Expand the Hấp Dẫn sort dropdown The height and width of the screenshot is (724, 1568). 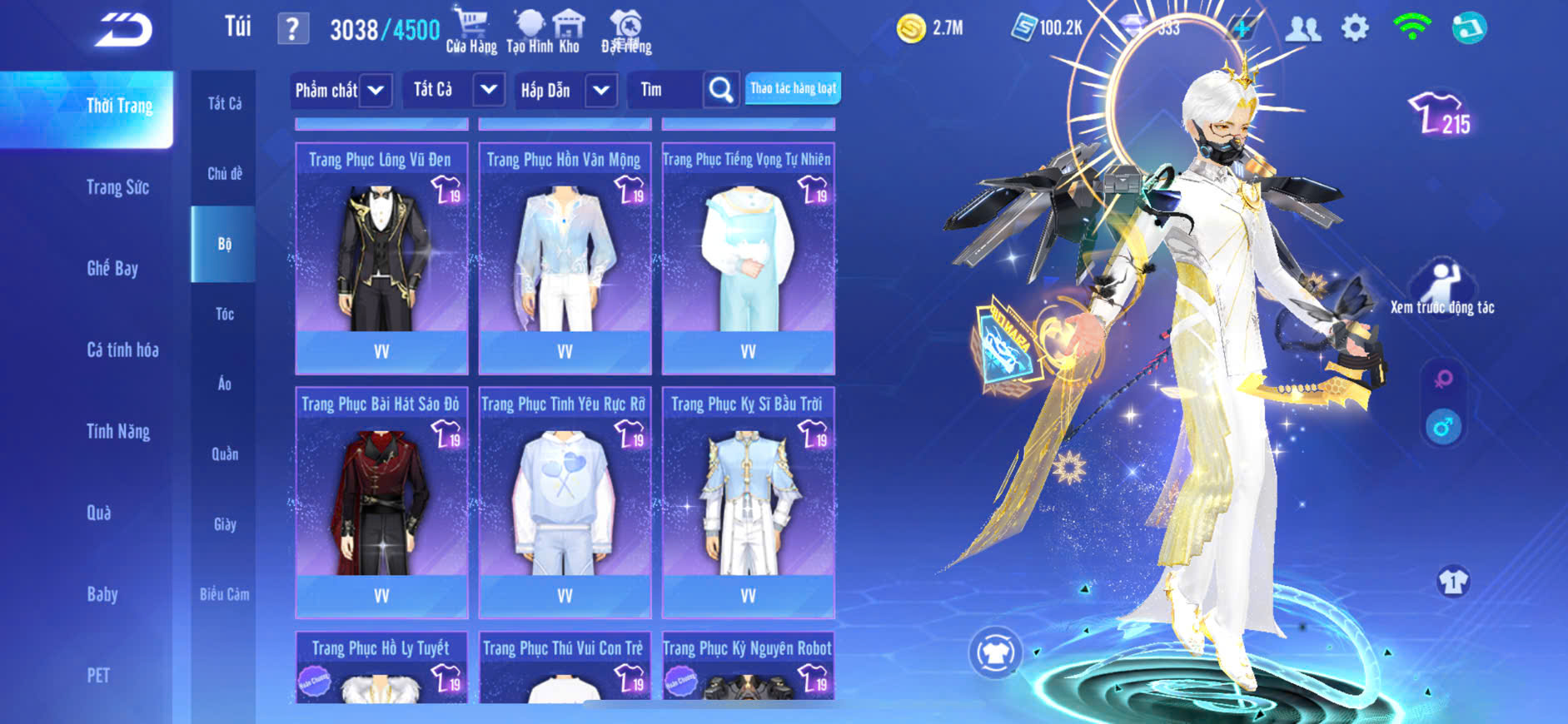(x=600, y=90)
